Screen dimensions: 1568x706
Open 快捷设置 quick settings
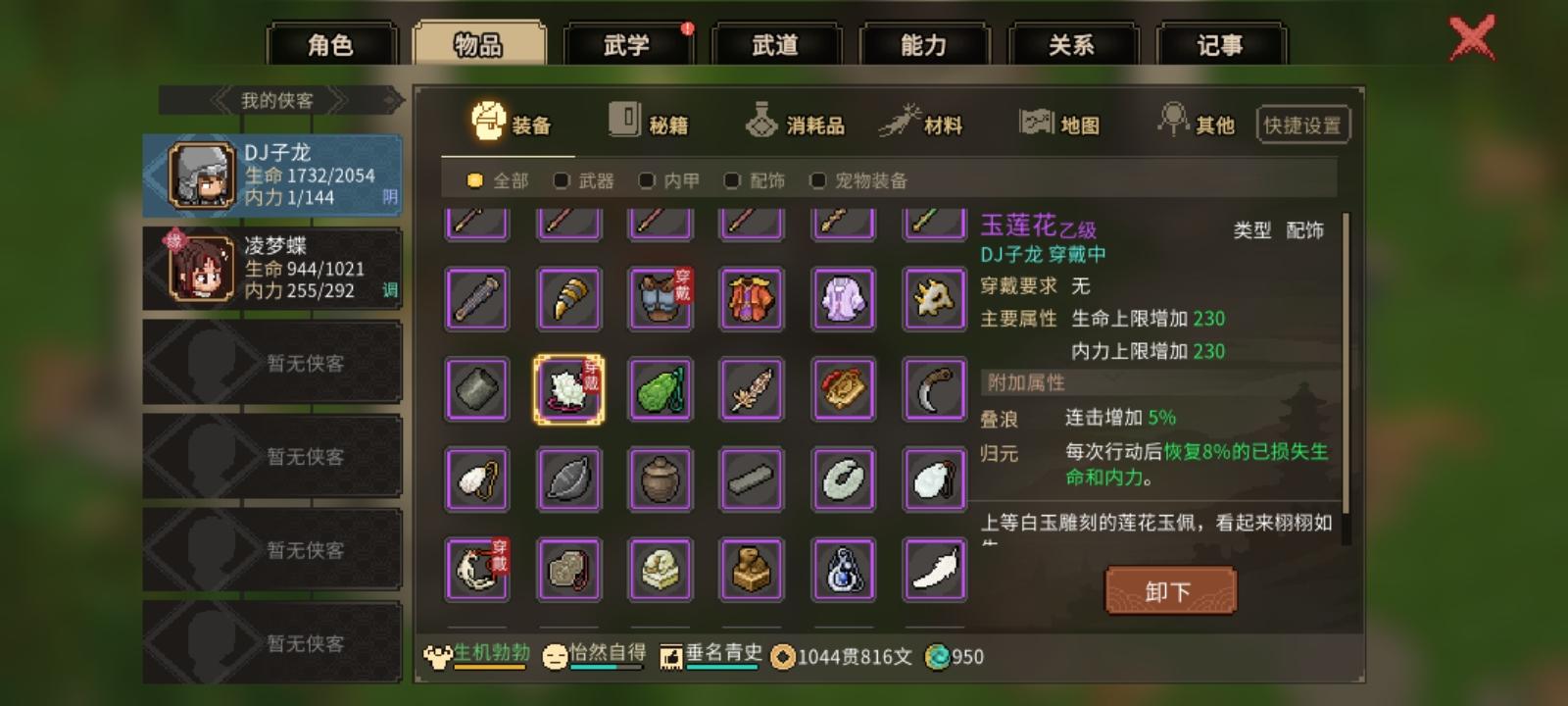tap(1301, 124)
